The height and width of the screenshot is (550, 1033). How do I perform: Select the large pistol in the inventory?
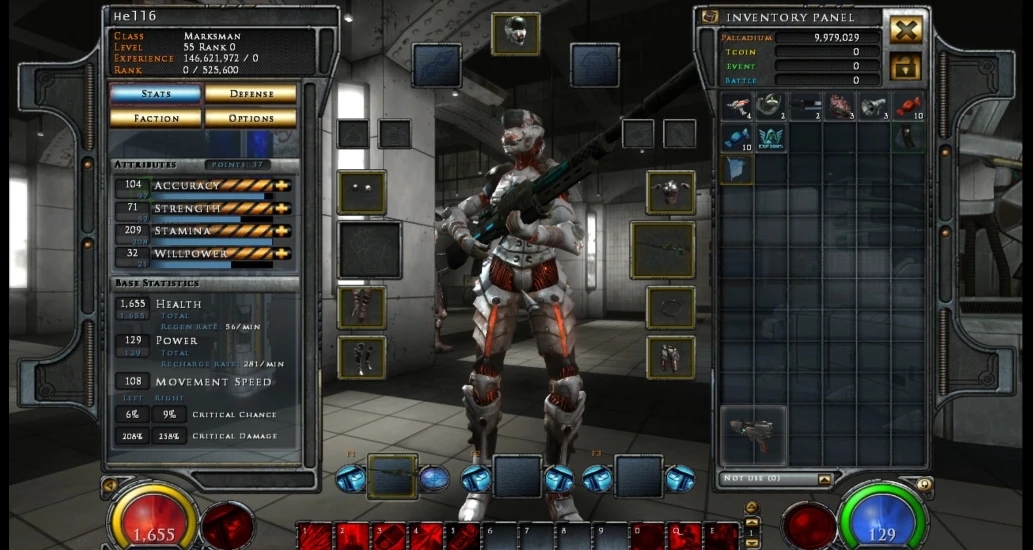click(x=752, y=435)
